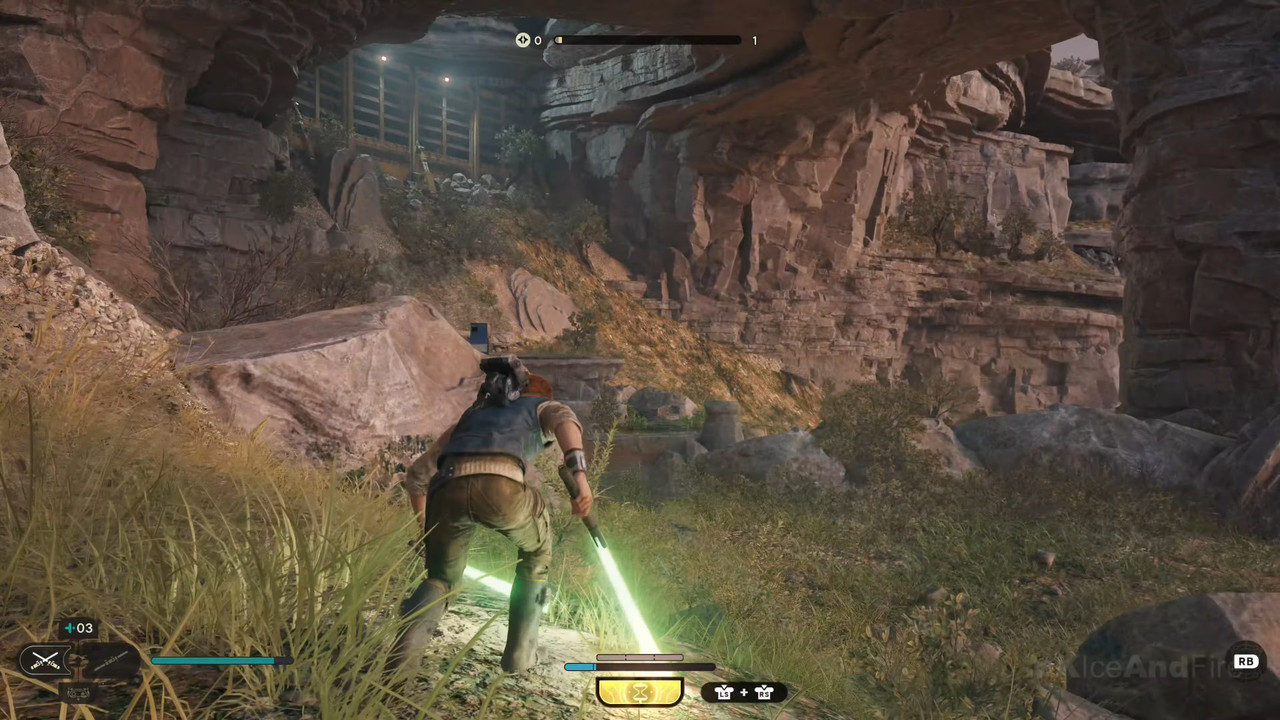
Task: Click the skill point star icon
Action: tap(522, 41)
